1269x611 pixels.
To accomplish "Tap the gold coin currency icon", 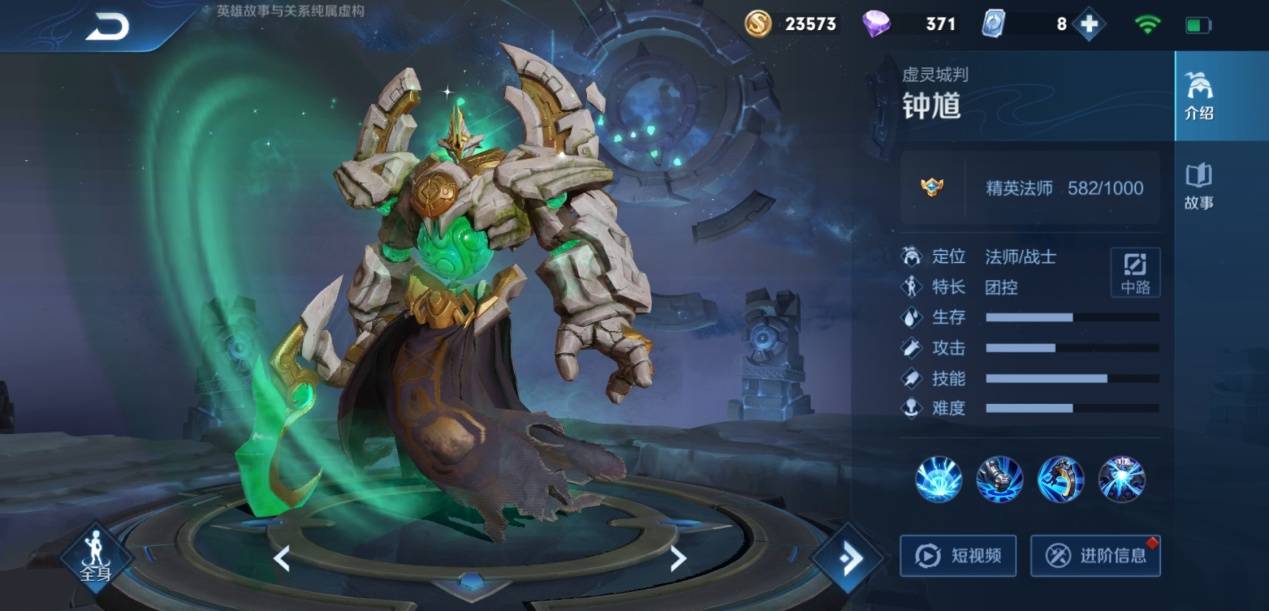I will [759, 24].
